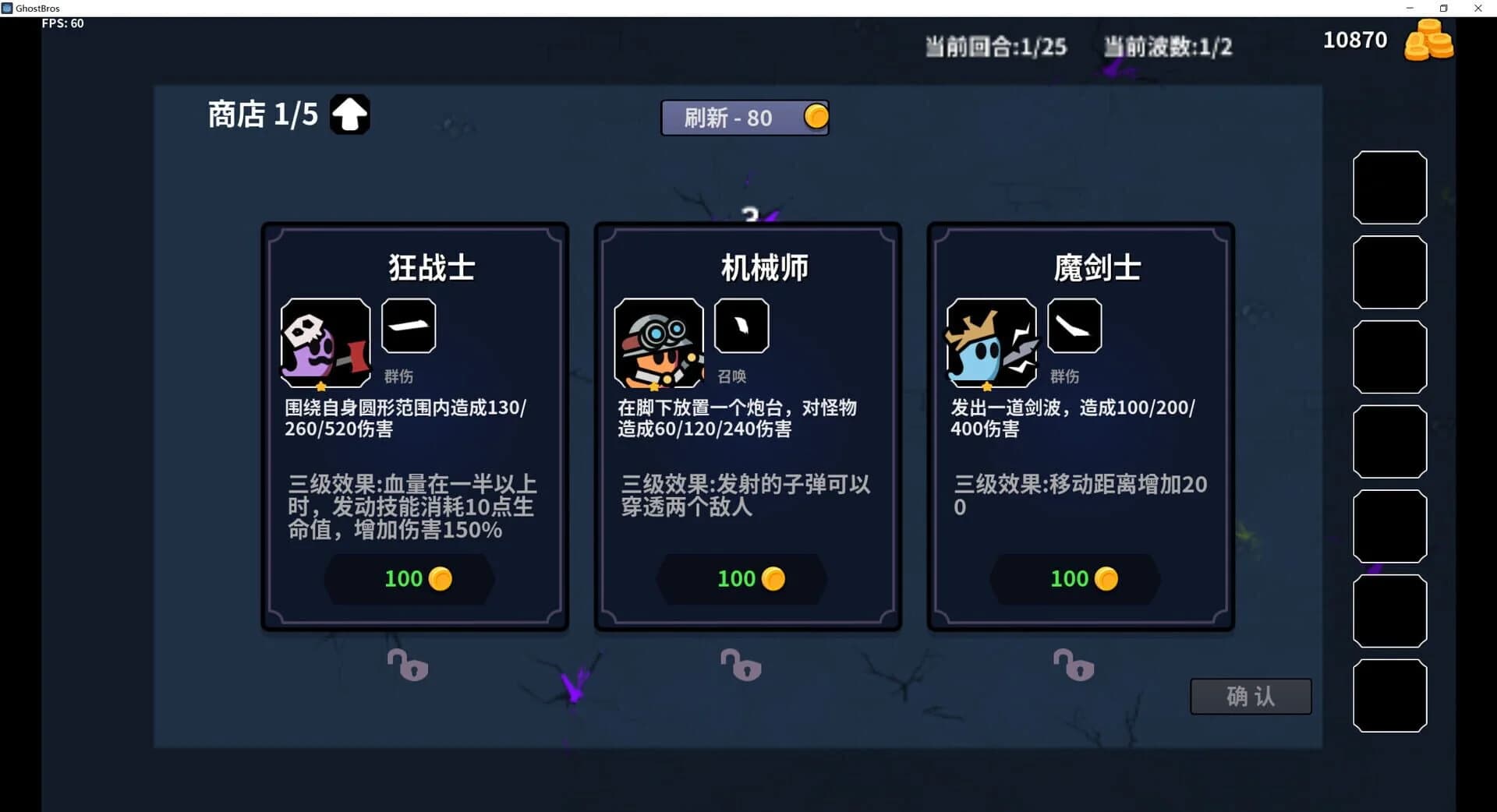Screen dimensions: 1497x812
Task: Select the 魔剑士 character portrait icon
Action: tap(991, 343)
